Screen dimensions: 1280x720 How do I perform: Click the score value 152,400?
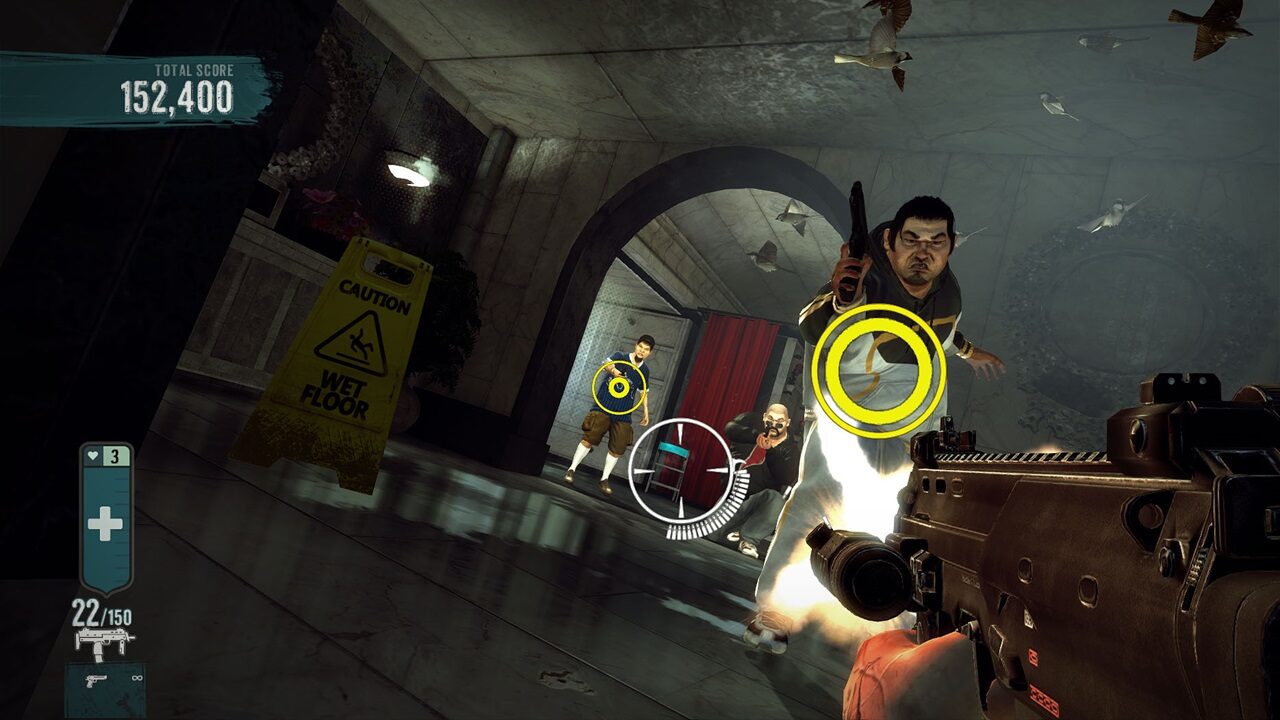[178, 98]
